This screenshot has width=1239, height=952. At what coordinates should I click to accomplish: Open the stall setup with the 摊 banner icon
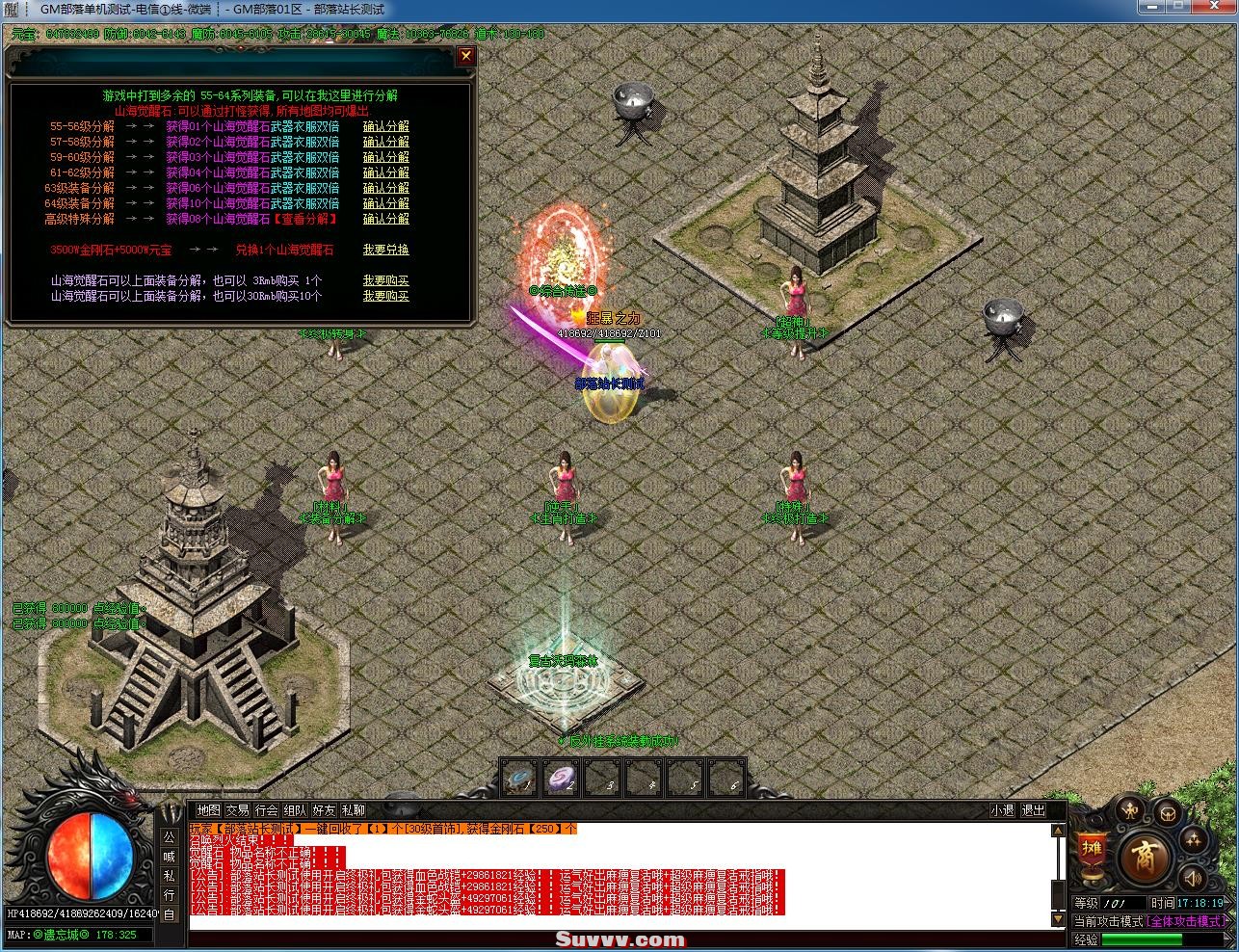(x=1093, y=848)
